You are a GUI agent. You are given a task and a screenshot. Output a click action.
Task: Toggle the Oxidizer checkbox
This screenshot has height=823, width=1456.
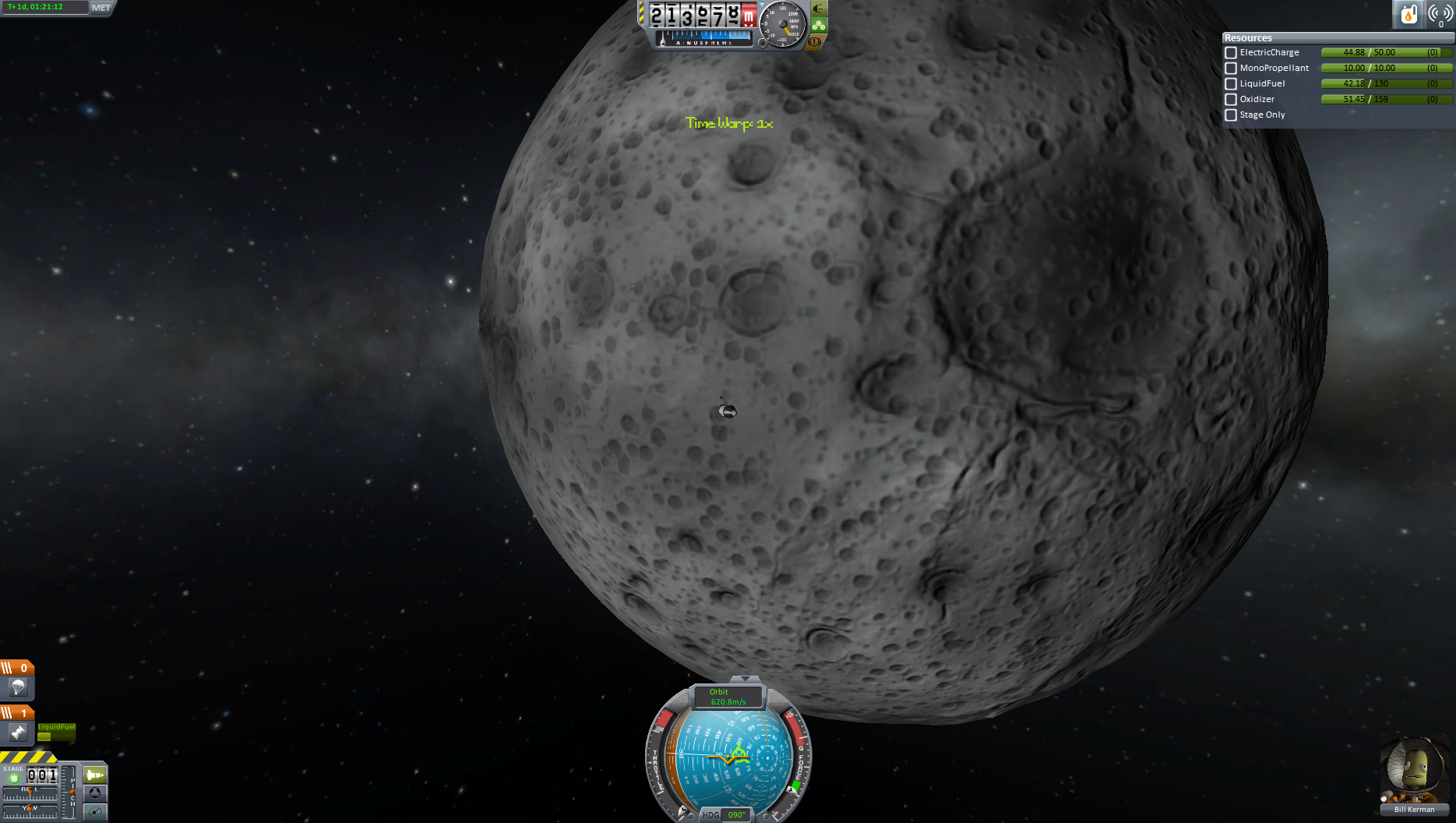(x=1231, y=100)
